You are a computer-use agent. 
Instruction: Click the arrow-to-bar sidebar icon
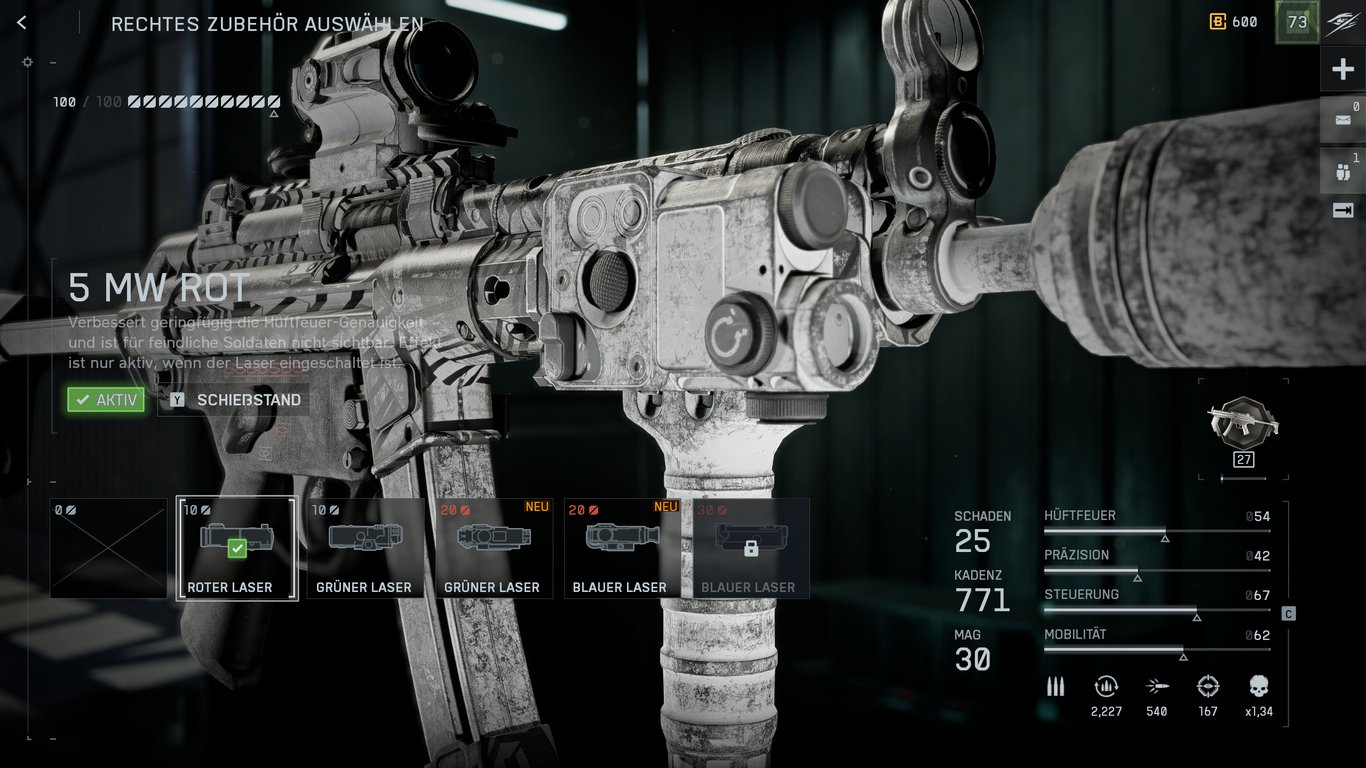coord(1342,210)
